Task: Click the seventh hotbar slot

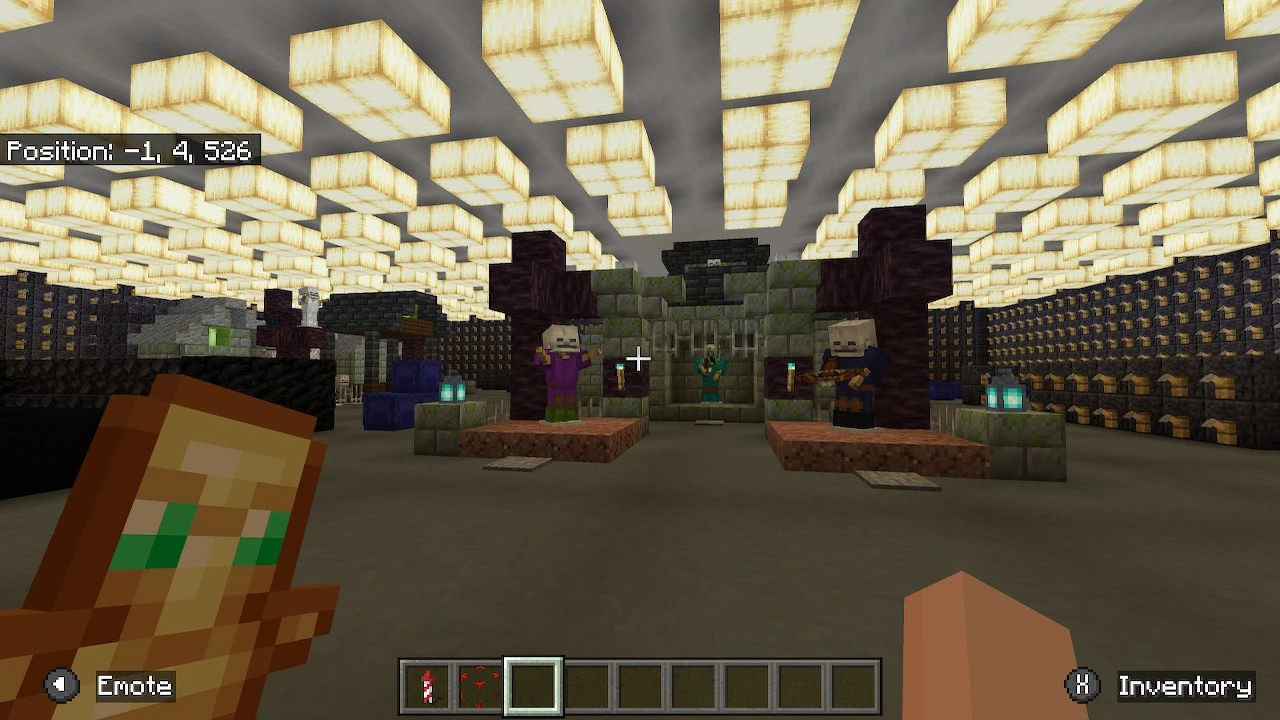Action: click(746, 686)
